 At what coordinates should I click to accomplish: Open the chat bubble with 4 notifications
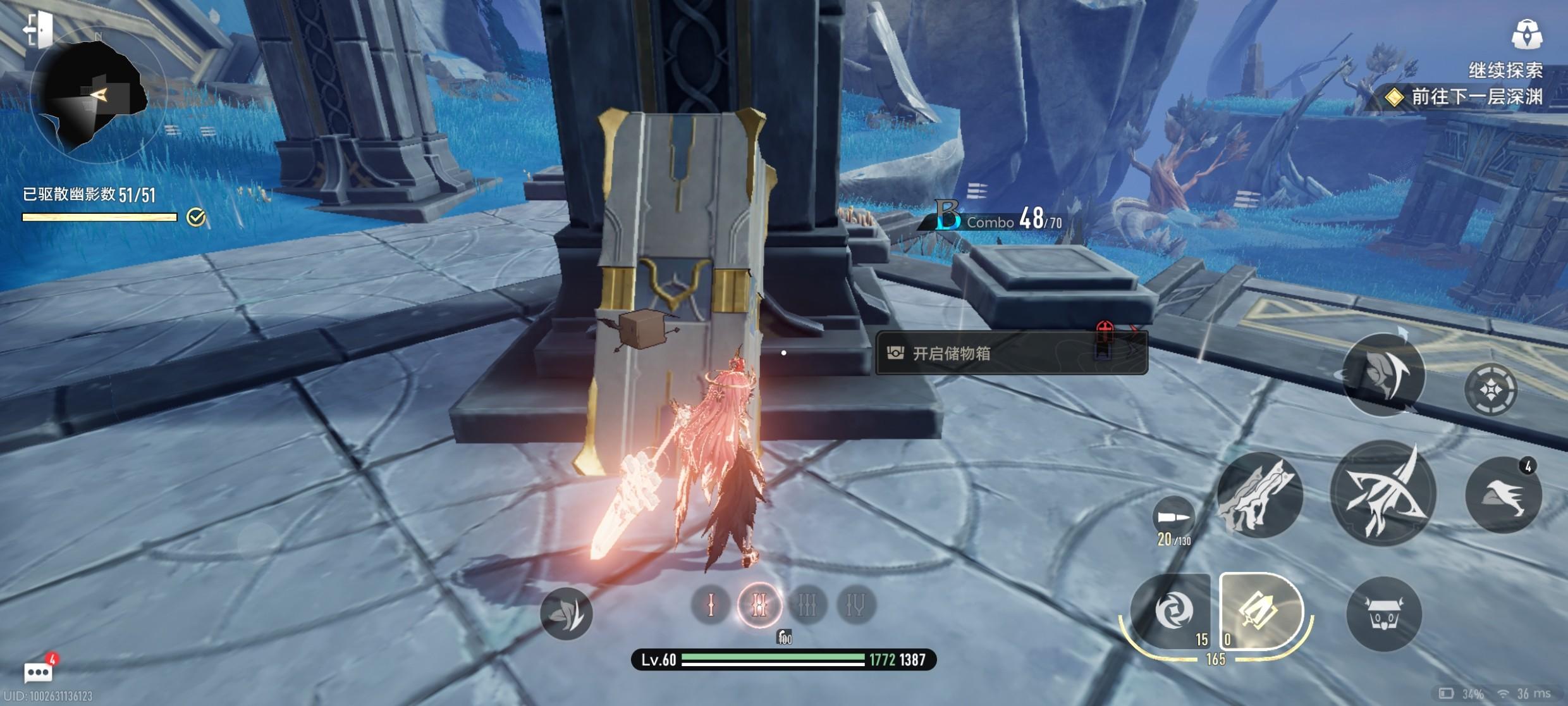pos(38,672)
